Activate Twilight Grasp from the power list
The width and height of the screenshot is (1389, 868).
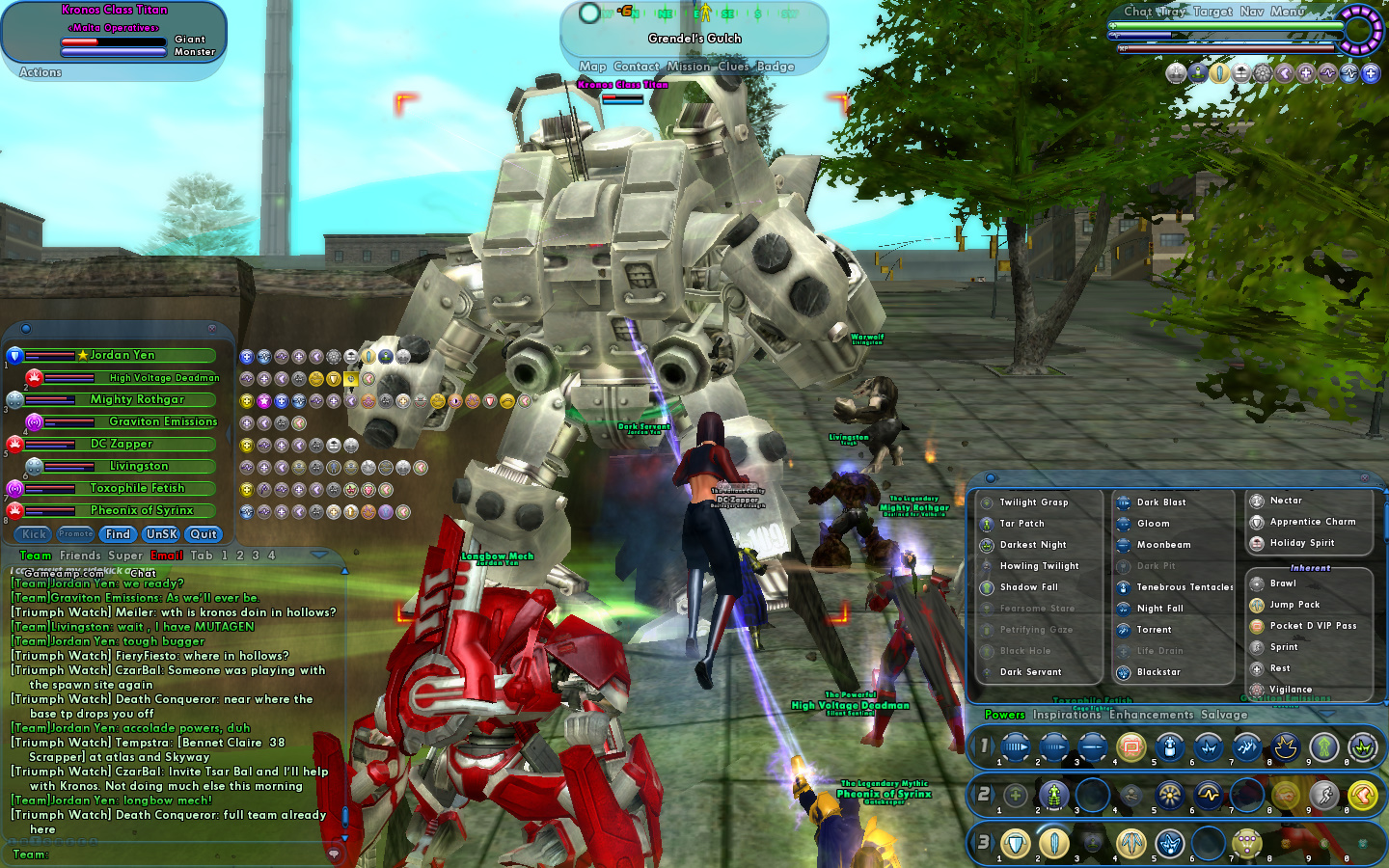1033,502
